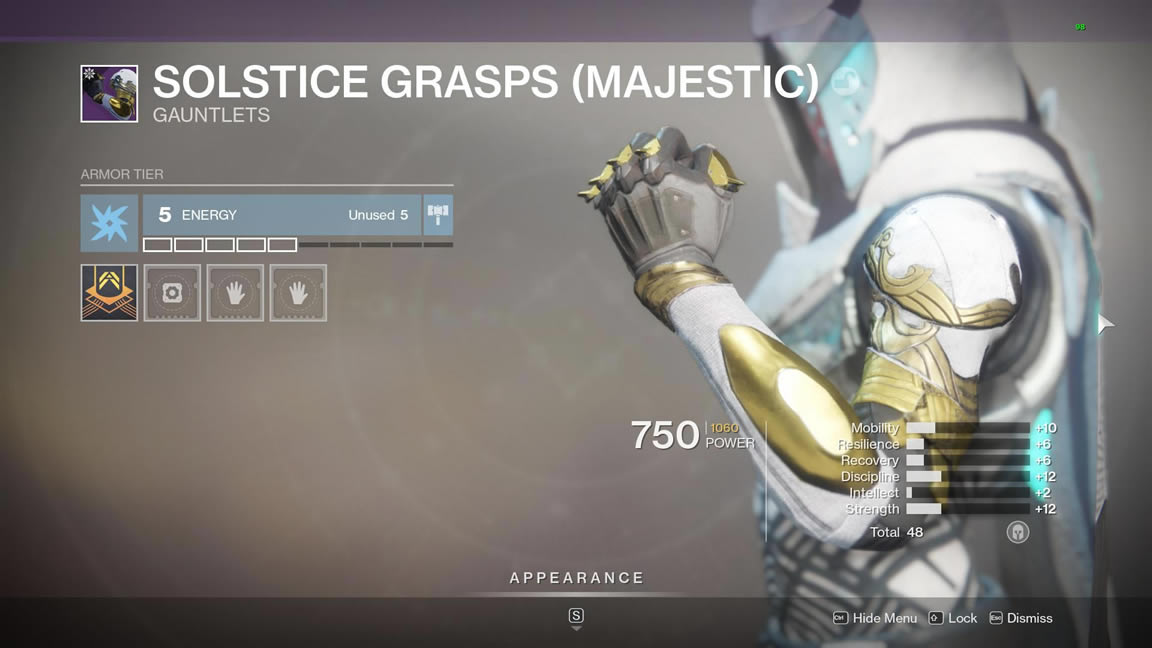Lock the Solstice Grasps gauntlets
This screenshot has height=648, width=1152.
click(x=952, y=618)
